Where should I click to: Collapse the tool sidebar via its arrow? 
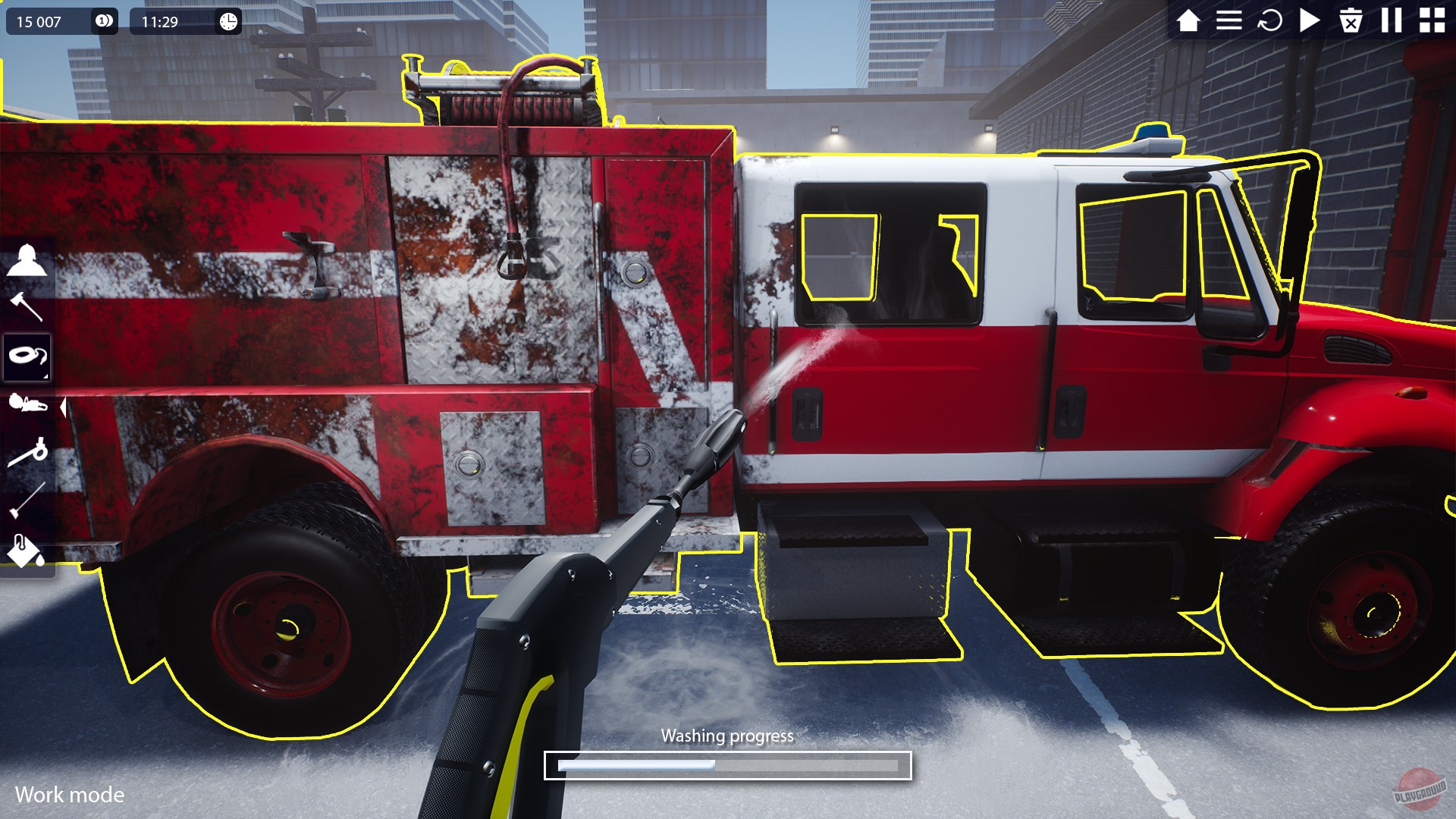tap(63, 406)
